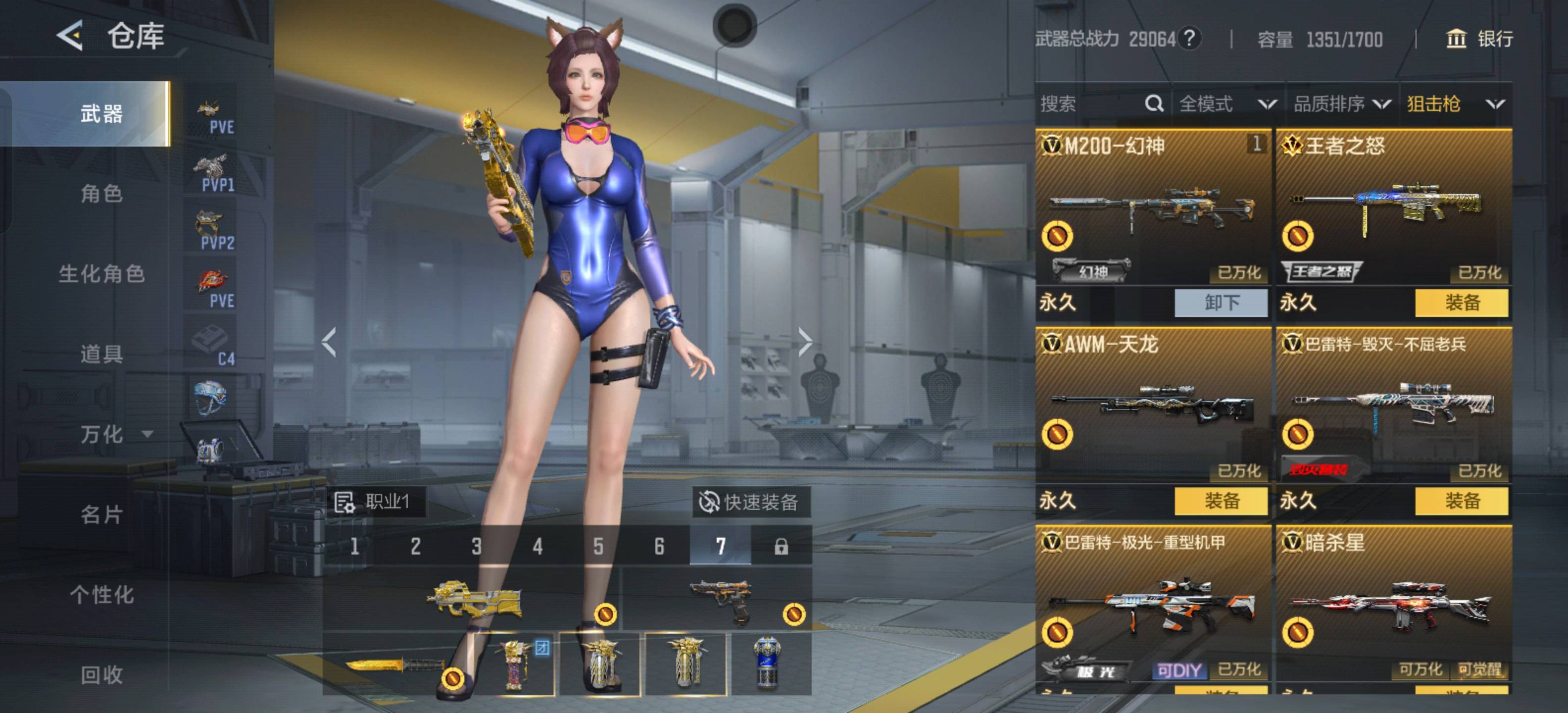Open the 银行 bank
The width and height of the screenshot is (1568, 713).
[1479, 40]
